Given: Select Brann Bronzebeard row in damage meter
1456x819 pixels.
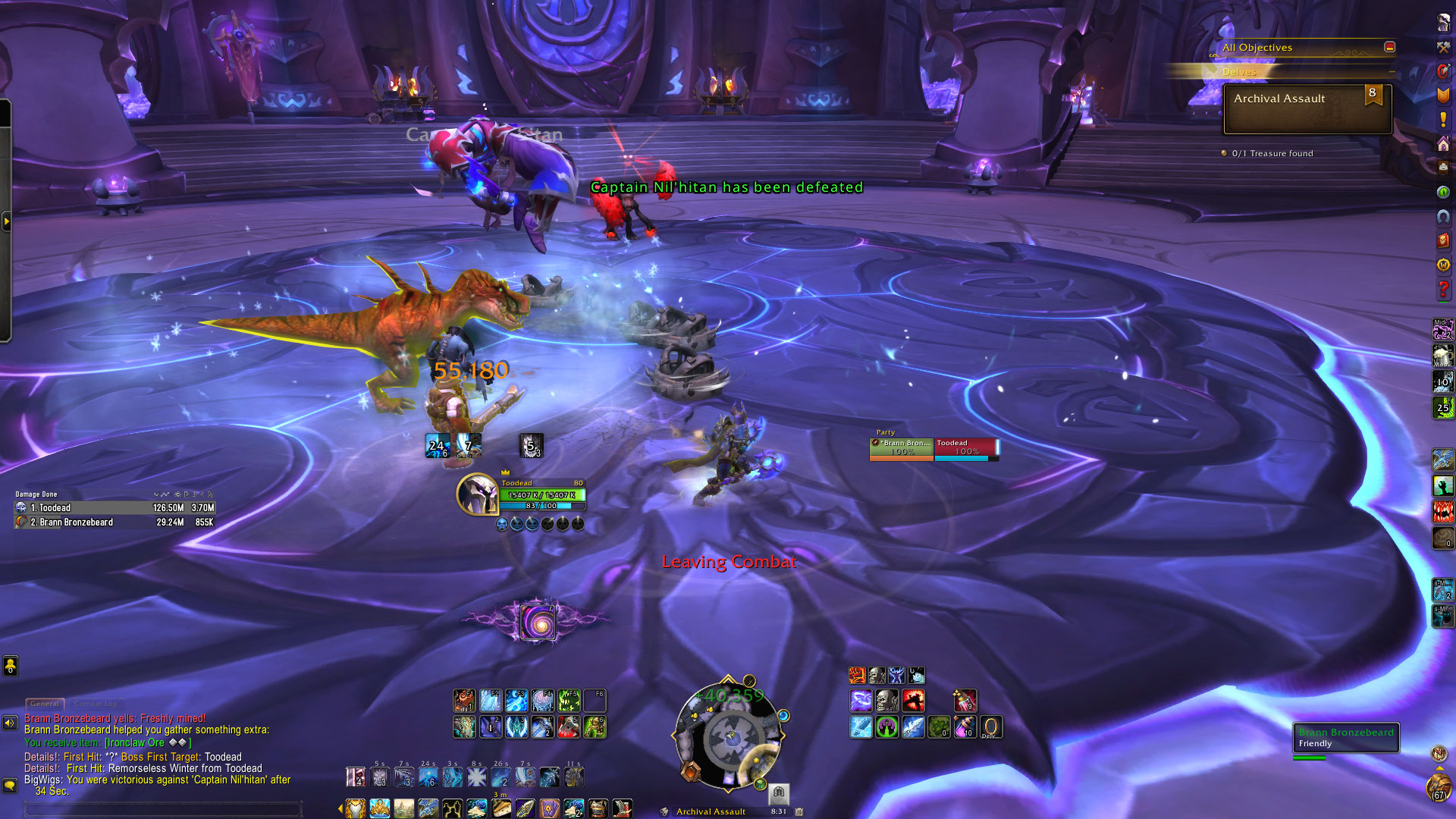Looking at the screenshot, I should pyautogui.click(x=115, y=522).
